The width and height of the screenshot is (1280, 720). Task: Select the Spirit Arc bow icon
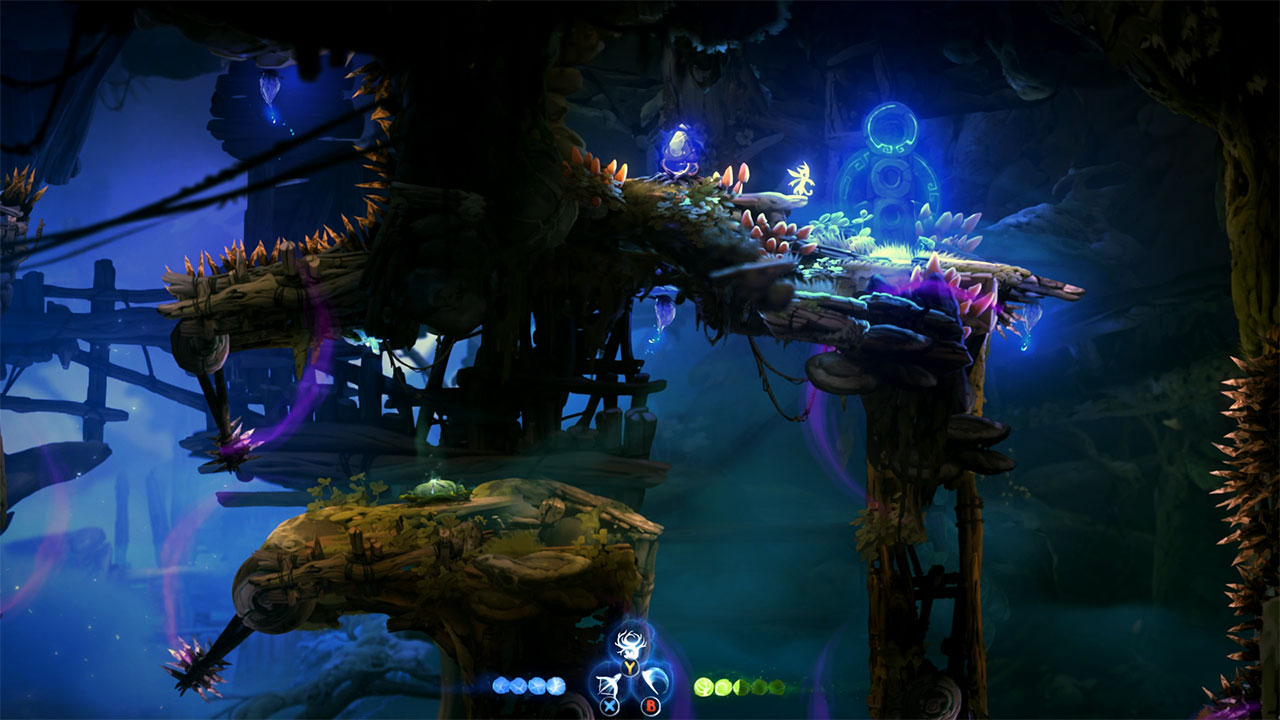(x=607, y=684)
